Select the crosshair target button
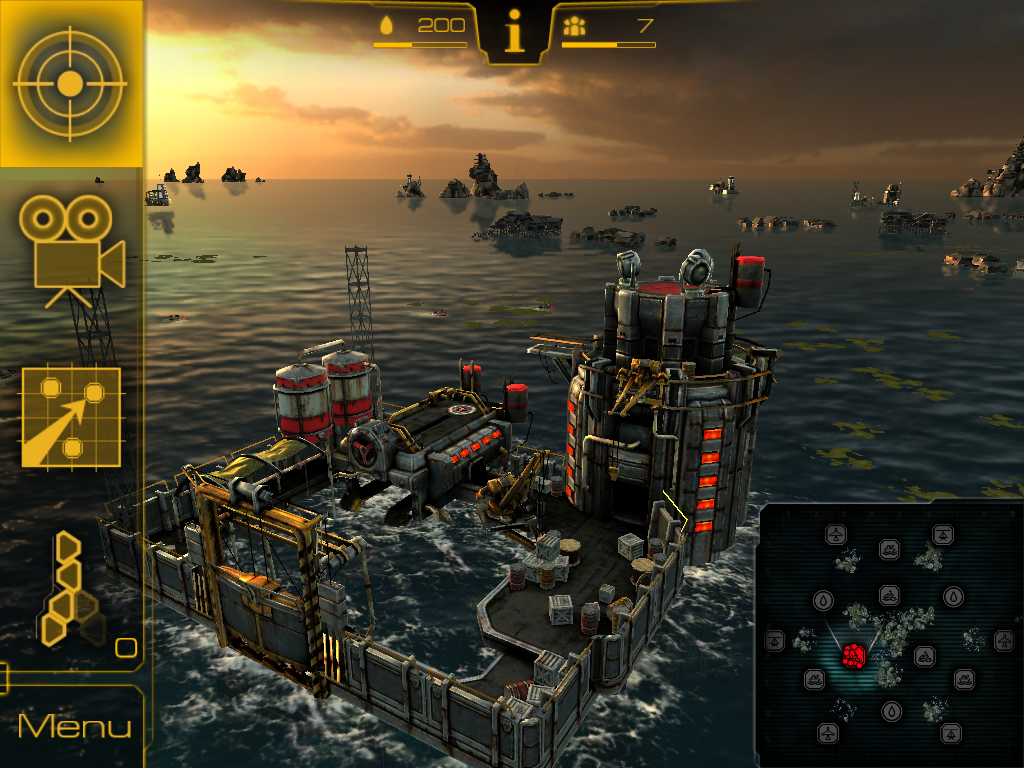Screen dimensions: 1024x768 point(70,84)
